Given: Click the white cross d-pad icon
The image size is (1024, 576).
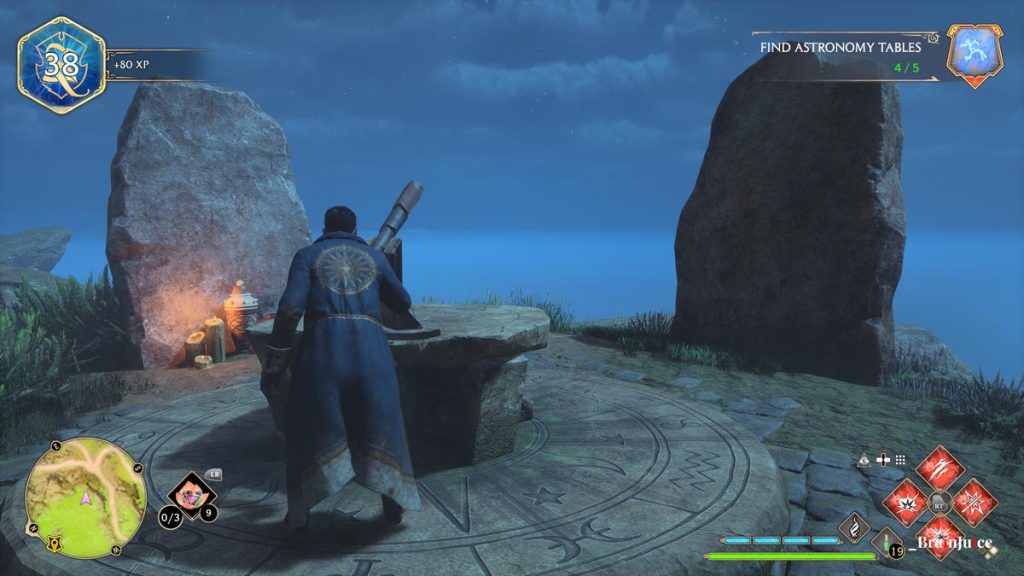Looking at the screenshot, I should pos(882,460).
